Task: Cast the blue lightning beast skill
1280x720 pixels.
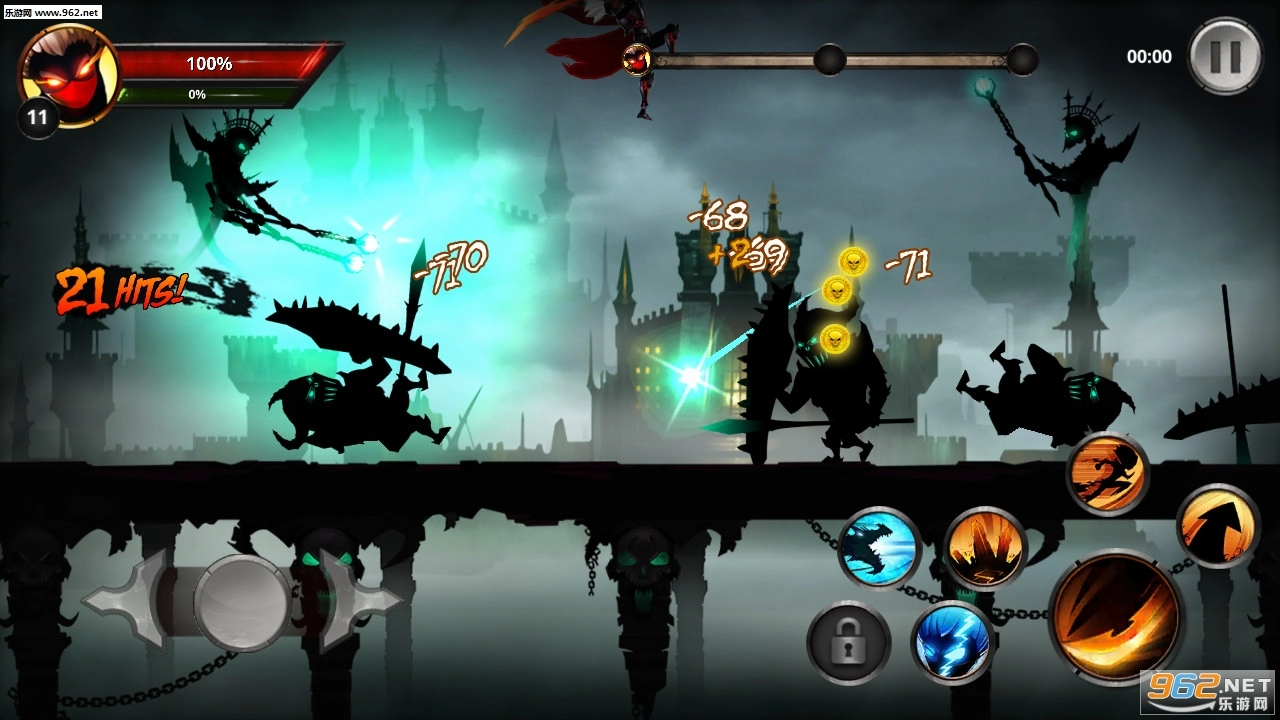Action: coord(953,642)
